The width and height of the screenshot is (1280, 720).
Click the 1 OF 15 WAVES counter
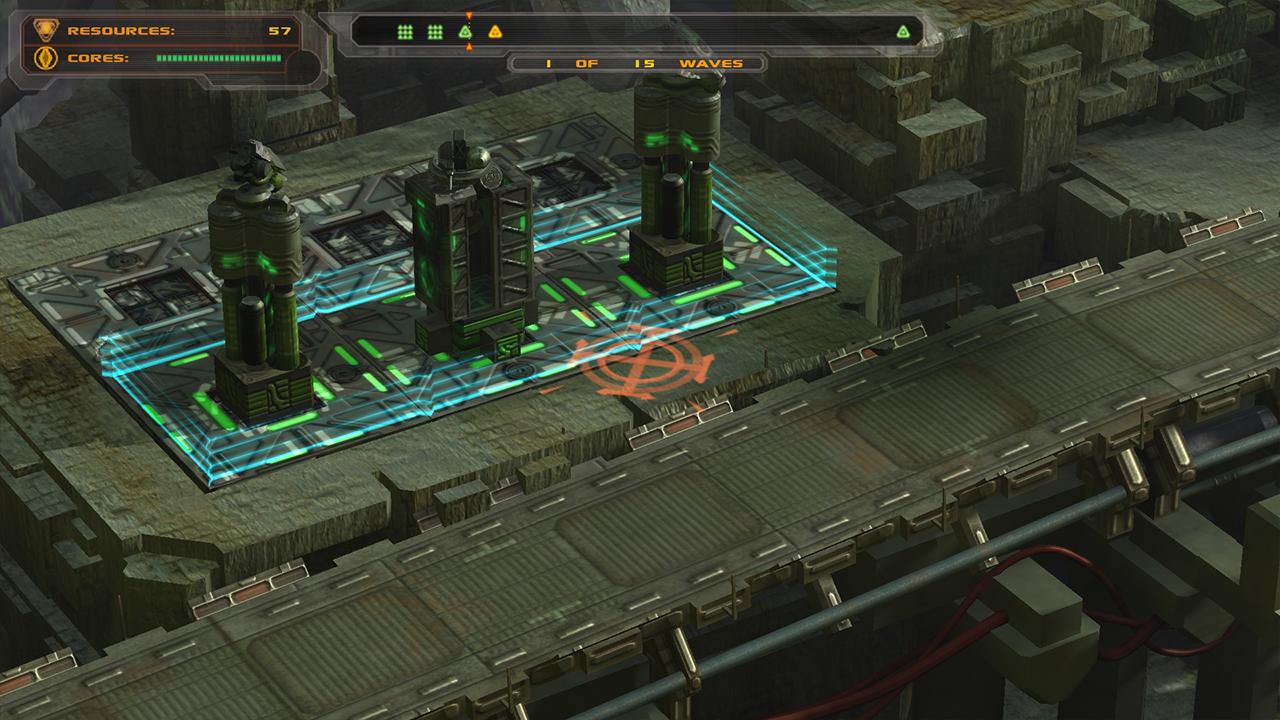640,62
